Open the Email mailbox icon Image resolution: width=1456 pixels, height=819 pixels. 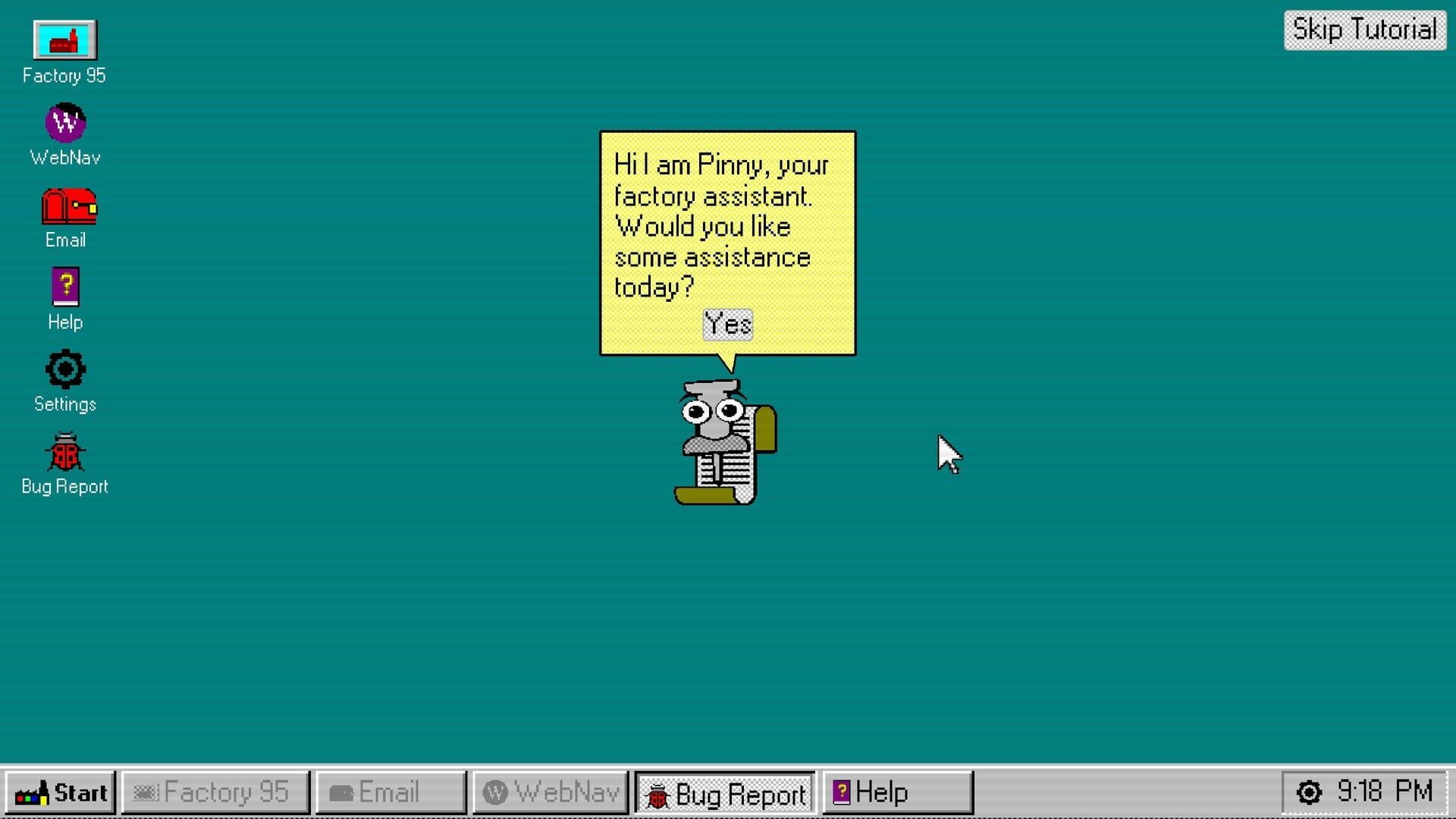pyautogui.click(x=68, y=207)
